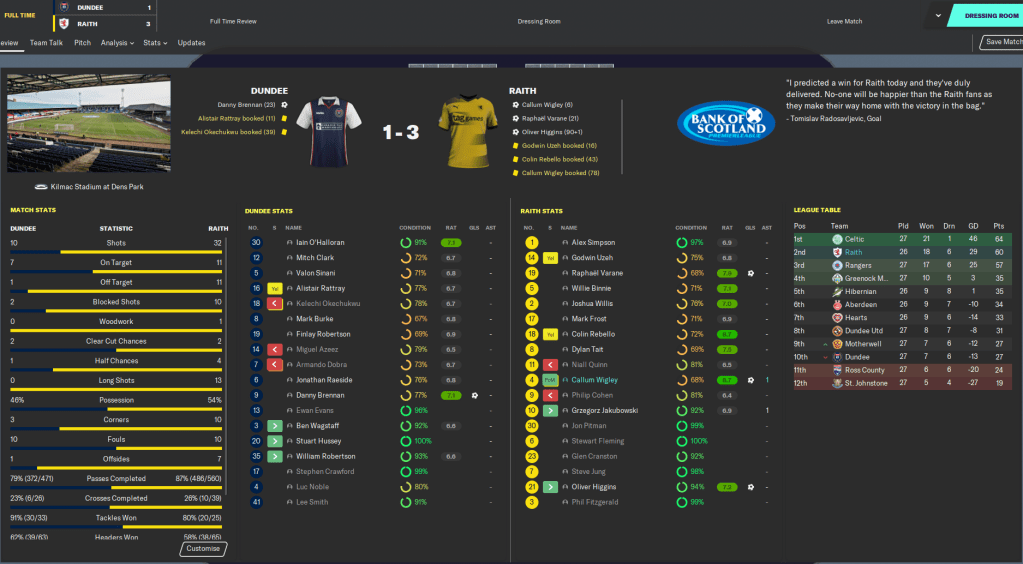
Task: Open Callum Wigley's player profile
Action: pos(594,380)
